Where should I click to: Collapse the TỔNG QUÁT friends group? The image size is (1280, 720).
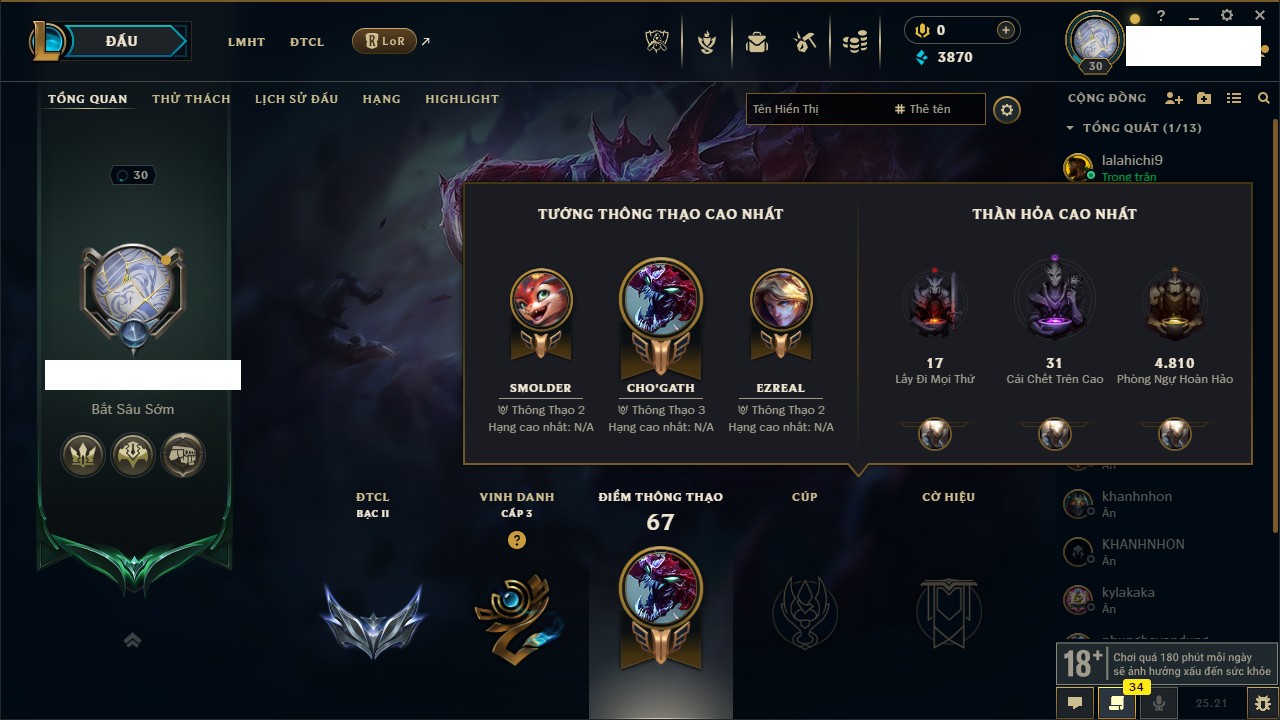(x=1070, y=128)
